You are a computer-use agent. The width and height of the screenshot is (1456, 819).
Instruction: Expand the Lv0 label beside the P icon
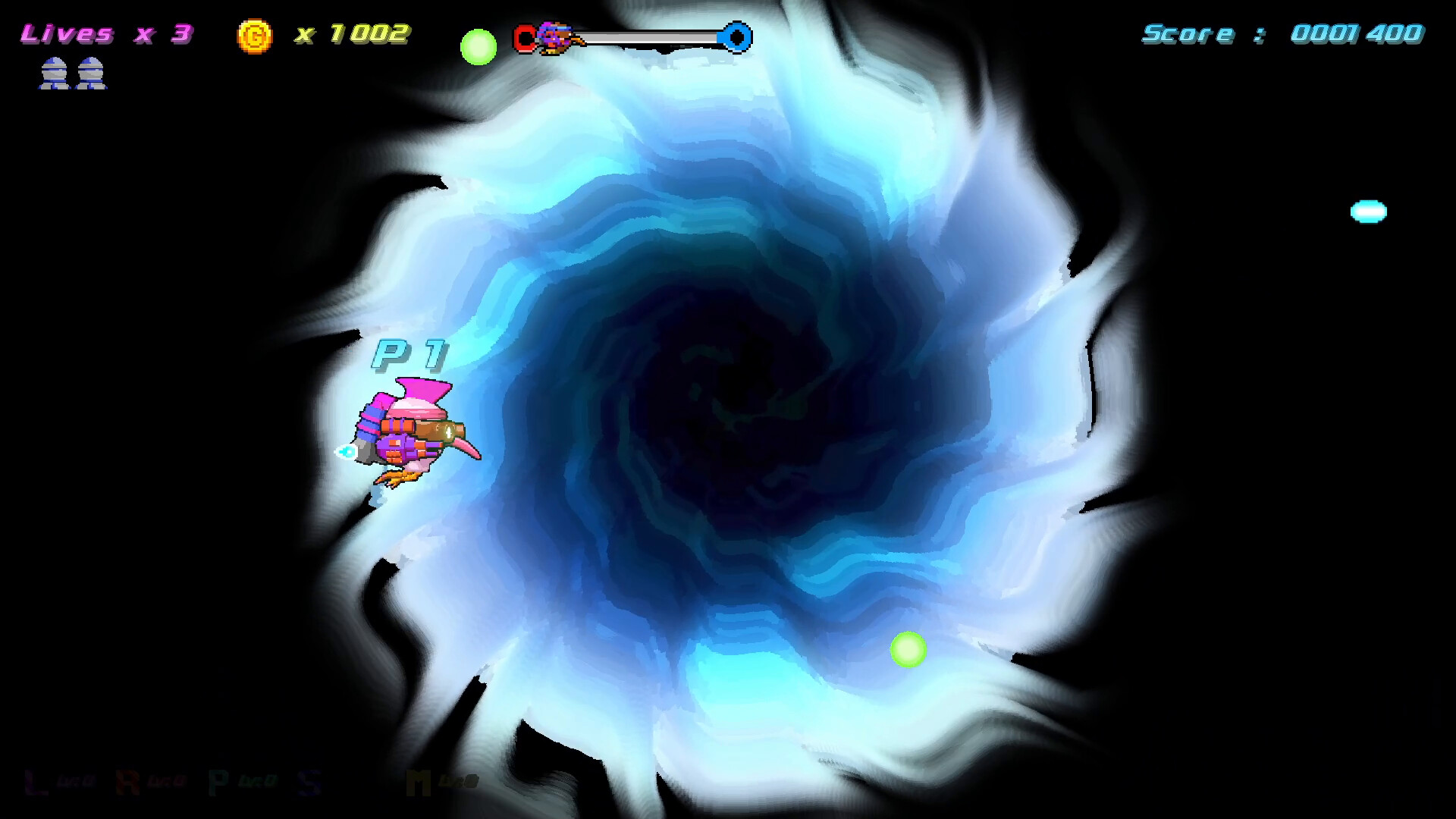258,781
